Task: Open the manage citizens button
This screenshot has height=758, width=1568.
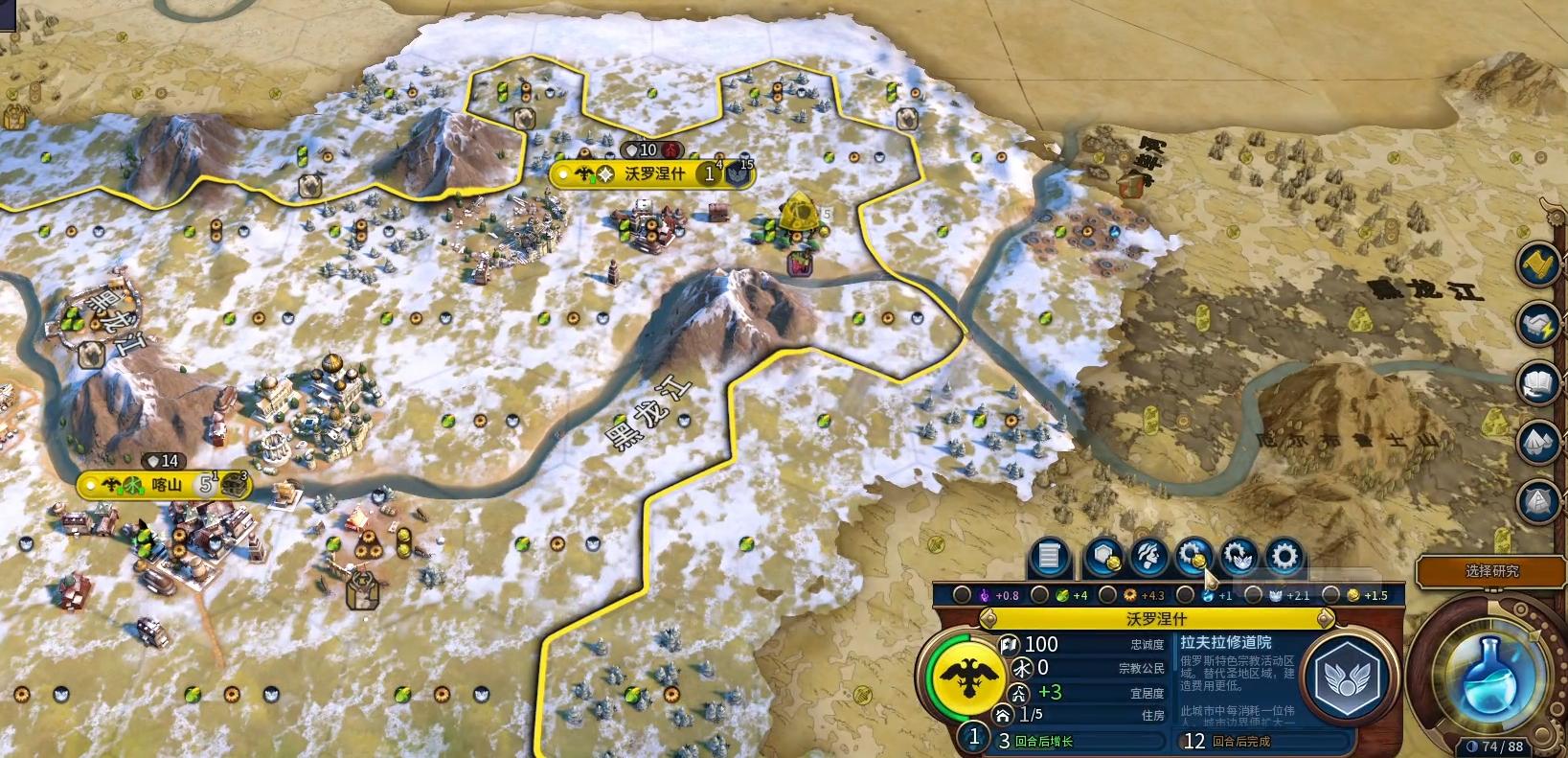Action: click(x=1148, y=556)
